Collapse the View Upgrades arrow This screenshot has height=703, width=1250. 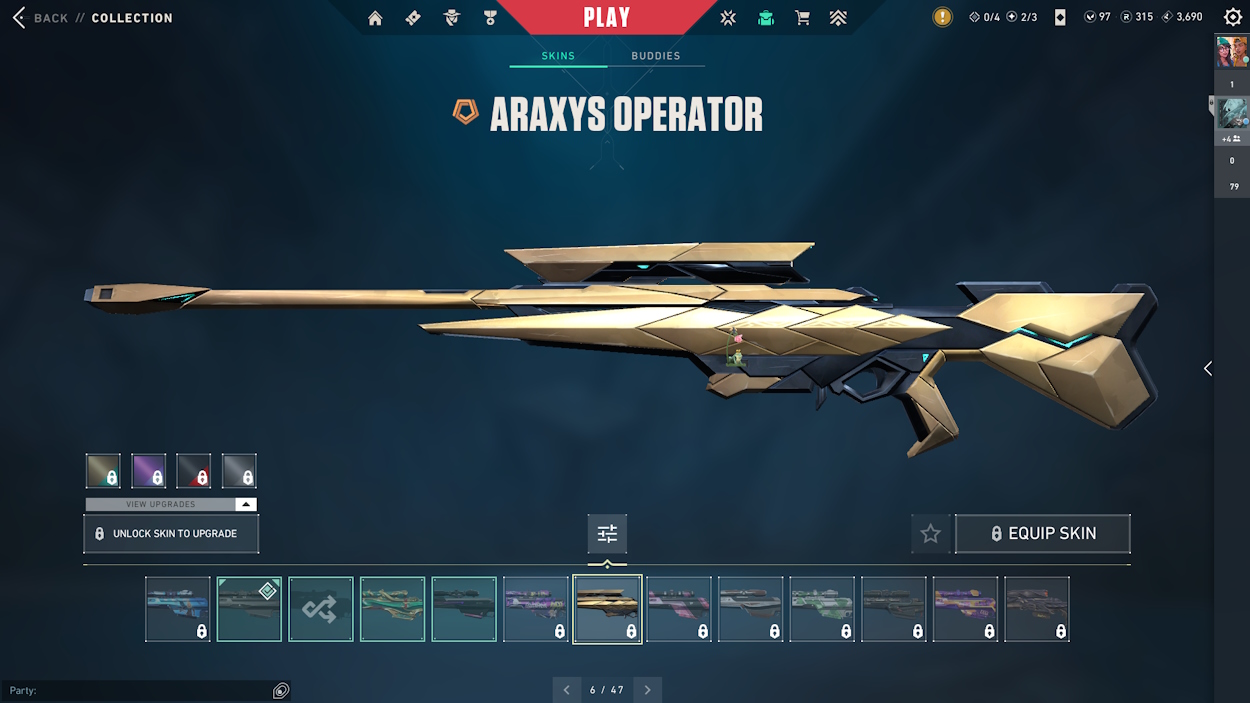point(246,505)
